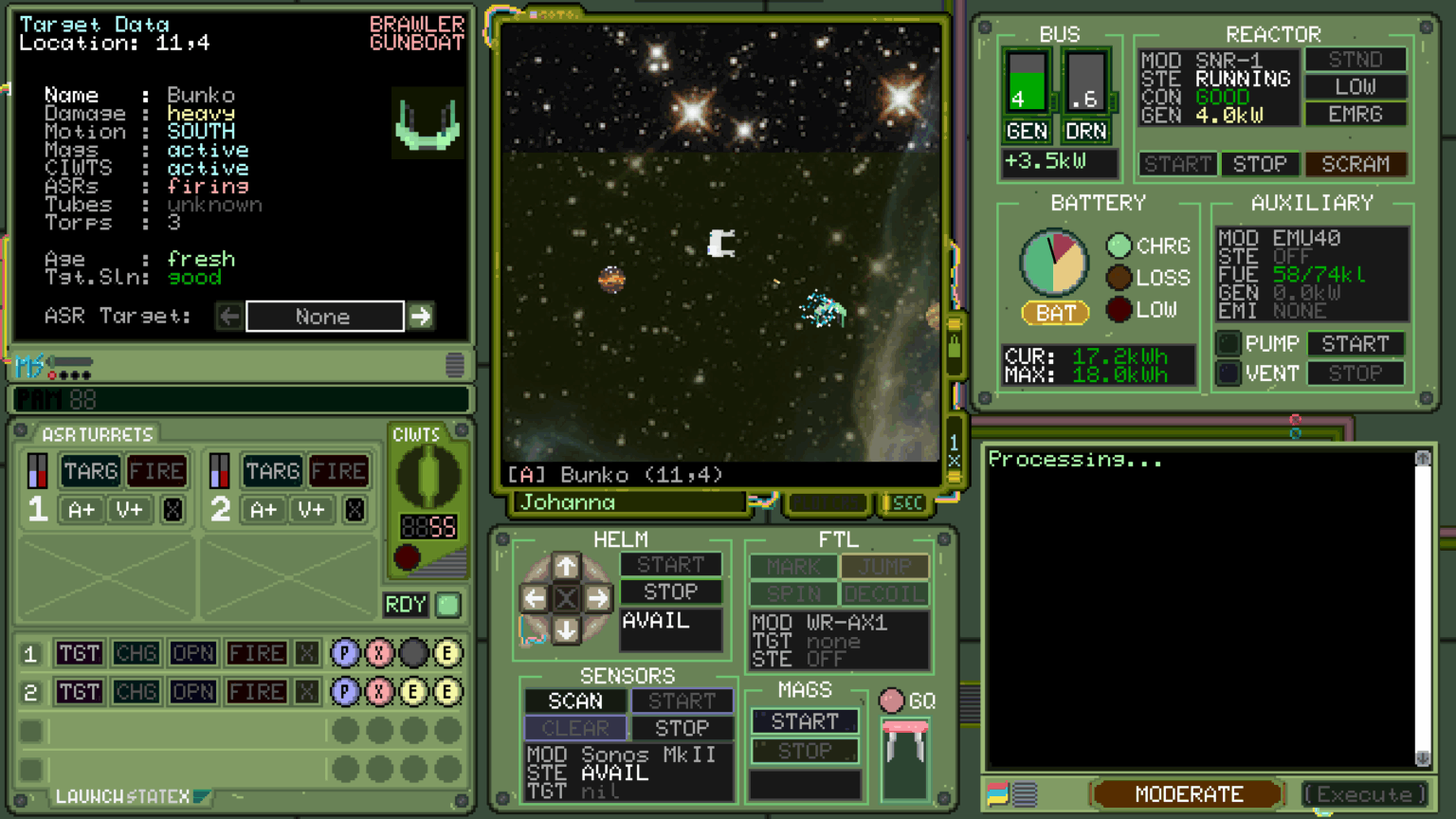1456x819 pixels.
Task: Activate the sensors SCAN button
Action: pos(575,701)
